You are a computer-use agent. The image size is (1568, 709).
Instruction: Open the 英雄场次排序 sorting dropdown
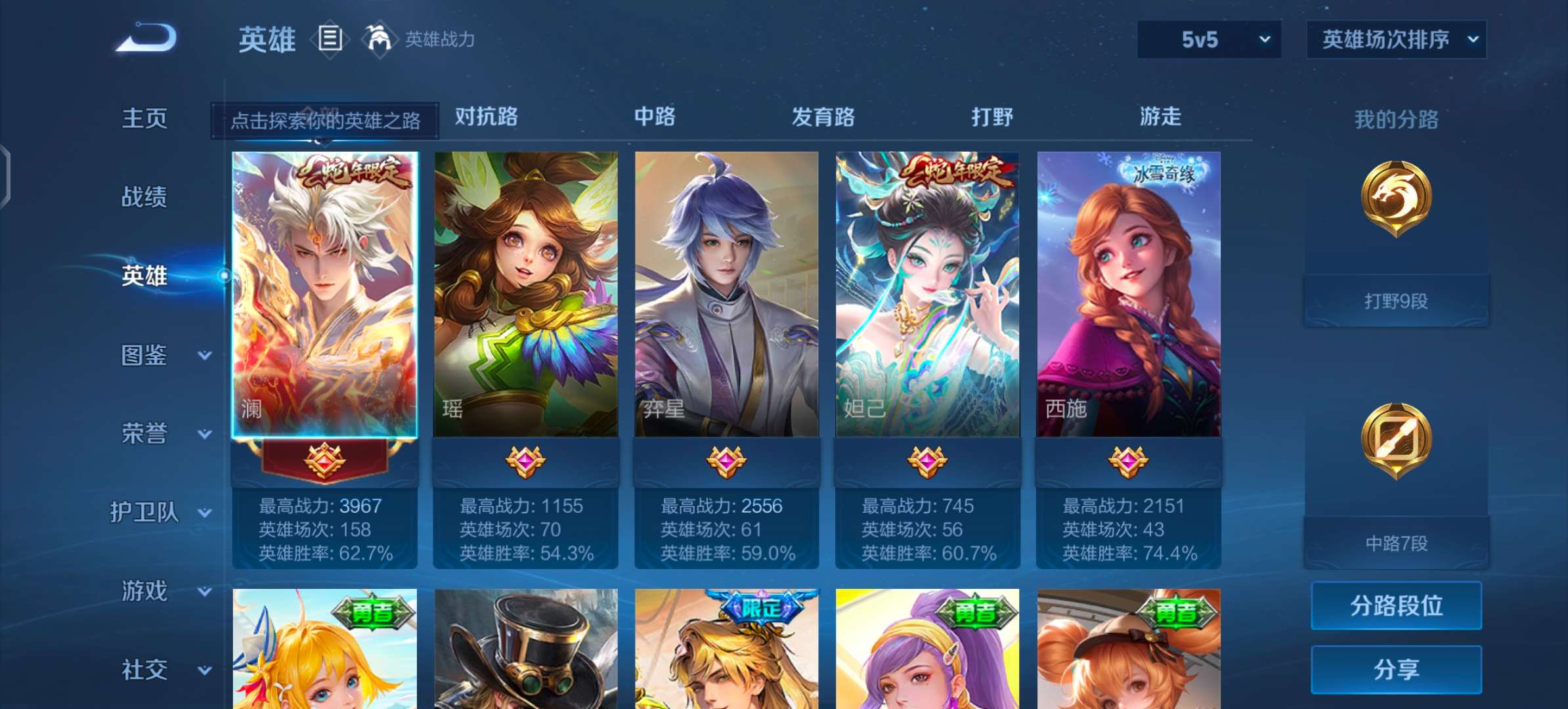coord(1395,39)
